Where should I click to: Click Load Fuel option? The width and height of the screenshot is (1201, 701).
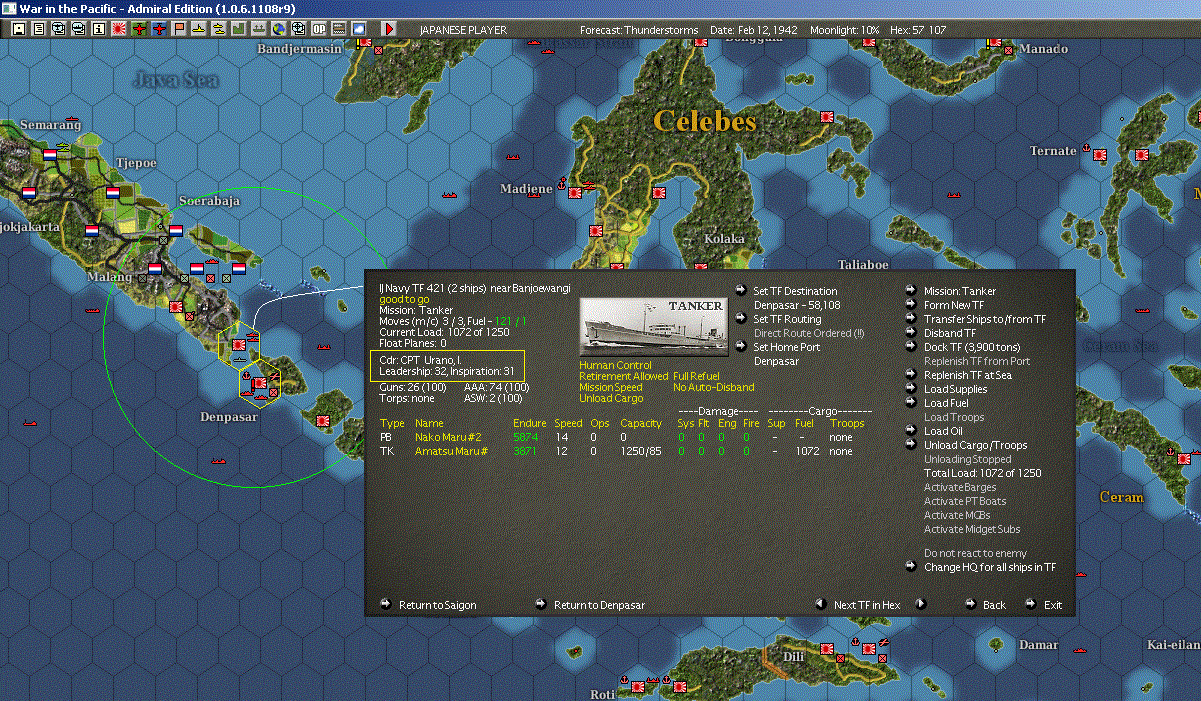946,403
